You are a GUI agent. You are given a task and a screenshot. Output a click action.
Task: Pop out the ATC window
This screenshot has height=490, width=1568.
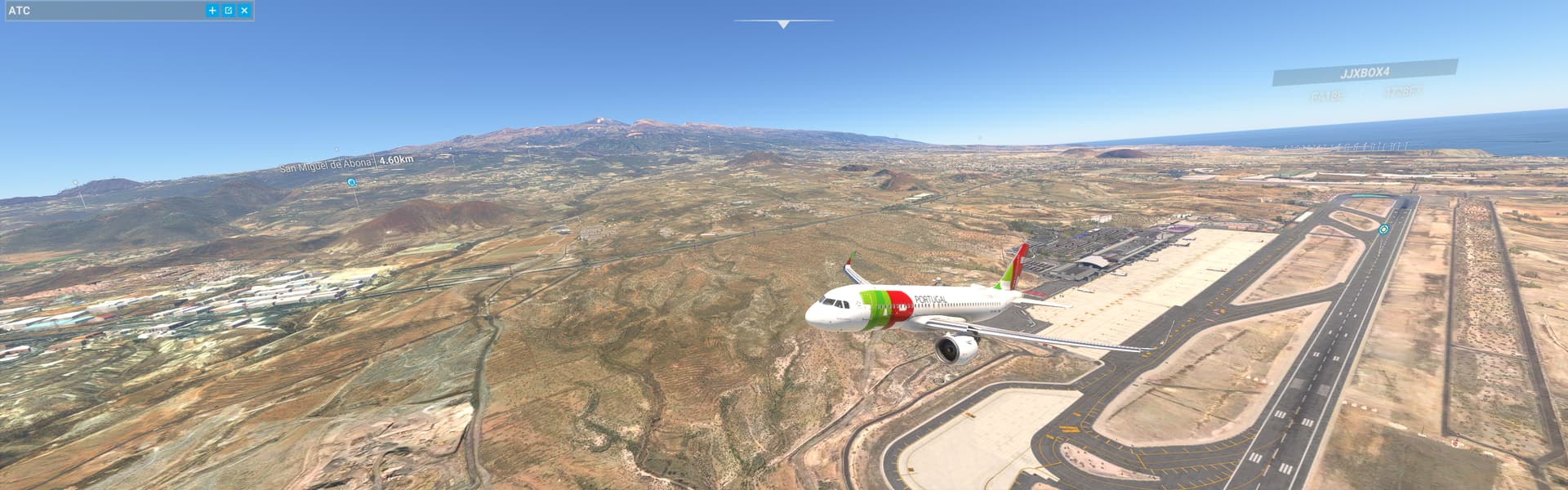click(229, 11)
